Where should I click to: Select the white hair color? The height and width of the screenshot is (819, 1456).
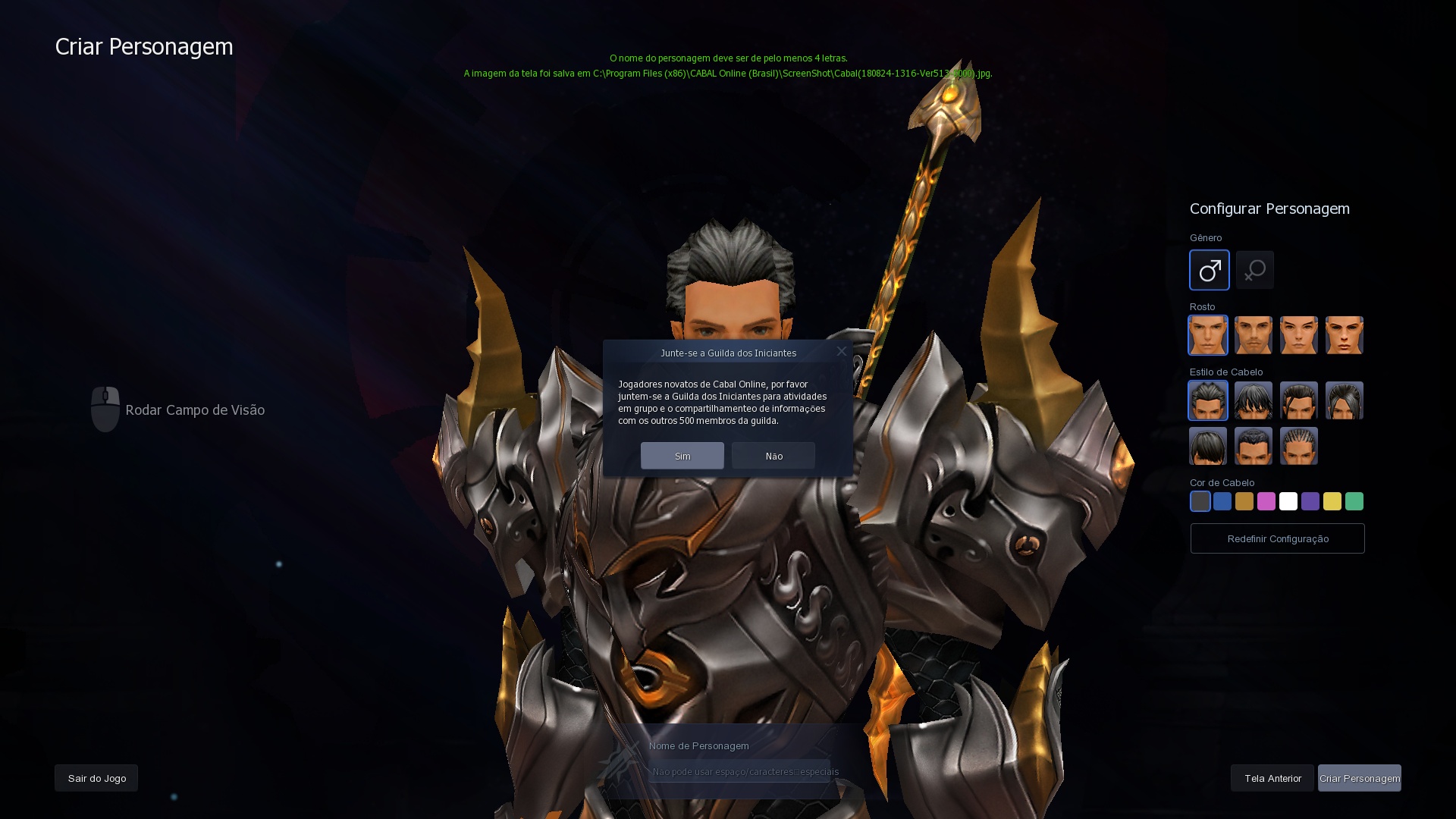1288,501
